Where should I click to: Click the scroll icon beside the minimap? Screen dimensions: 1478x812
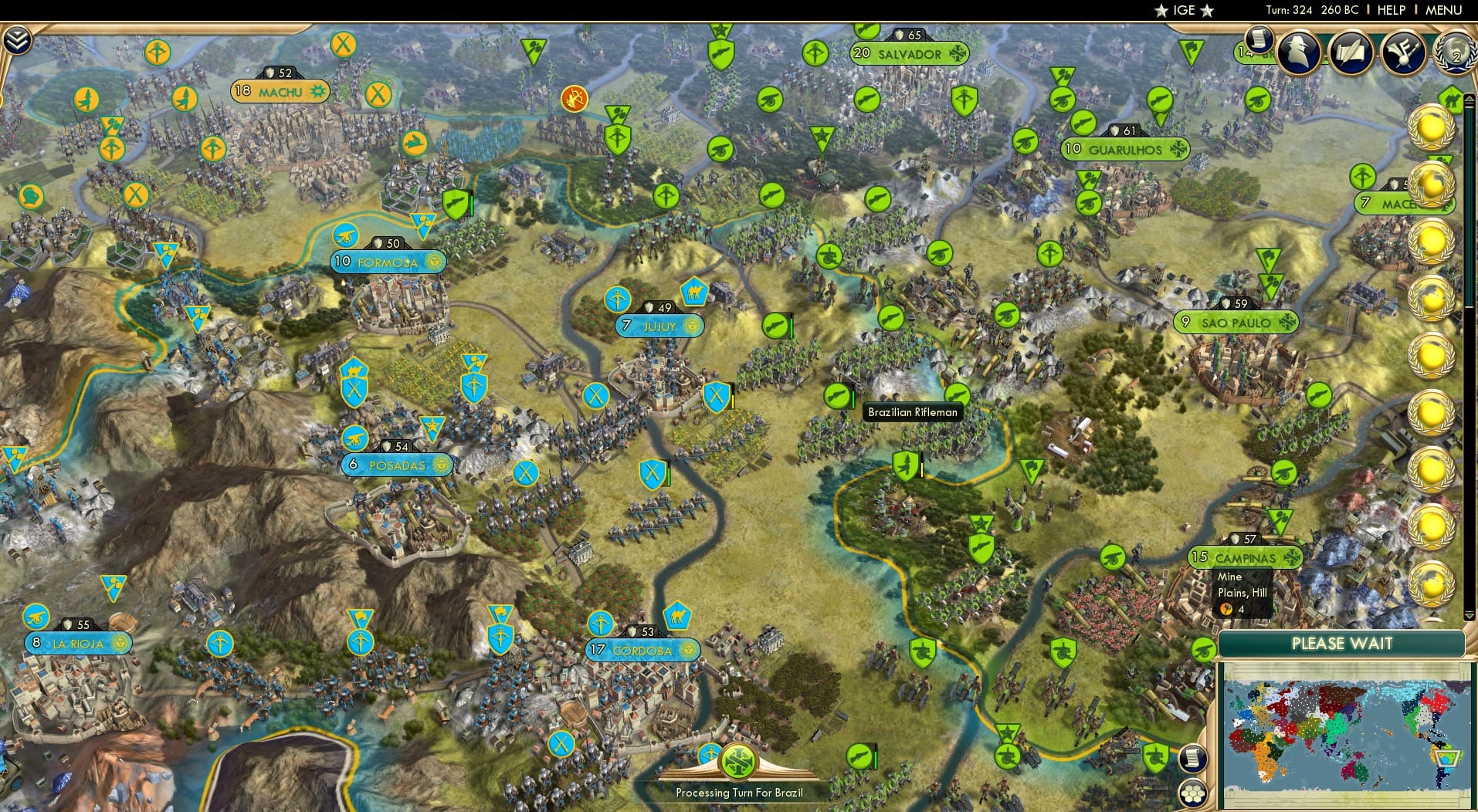point(1192,758)
